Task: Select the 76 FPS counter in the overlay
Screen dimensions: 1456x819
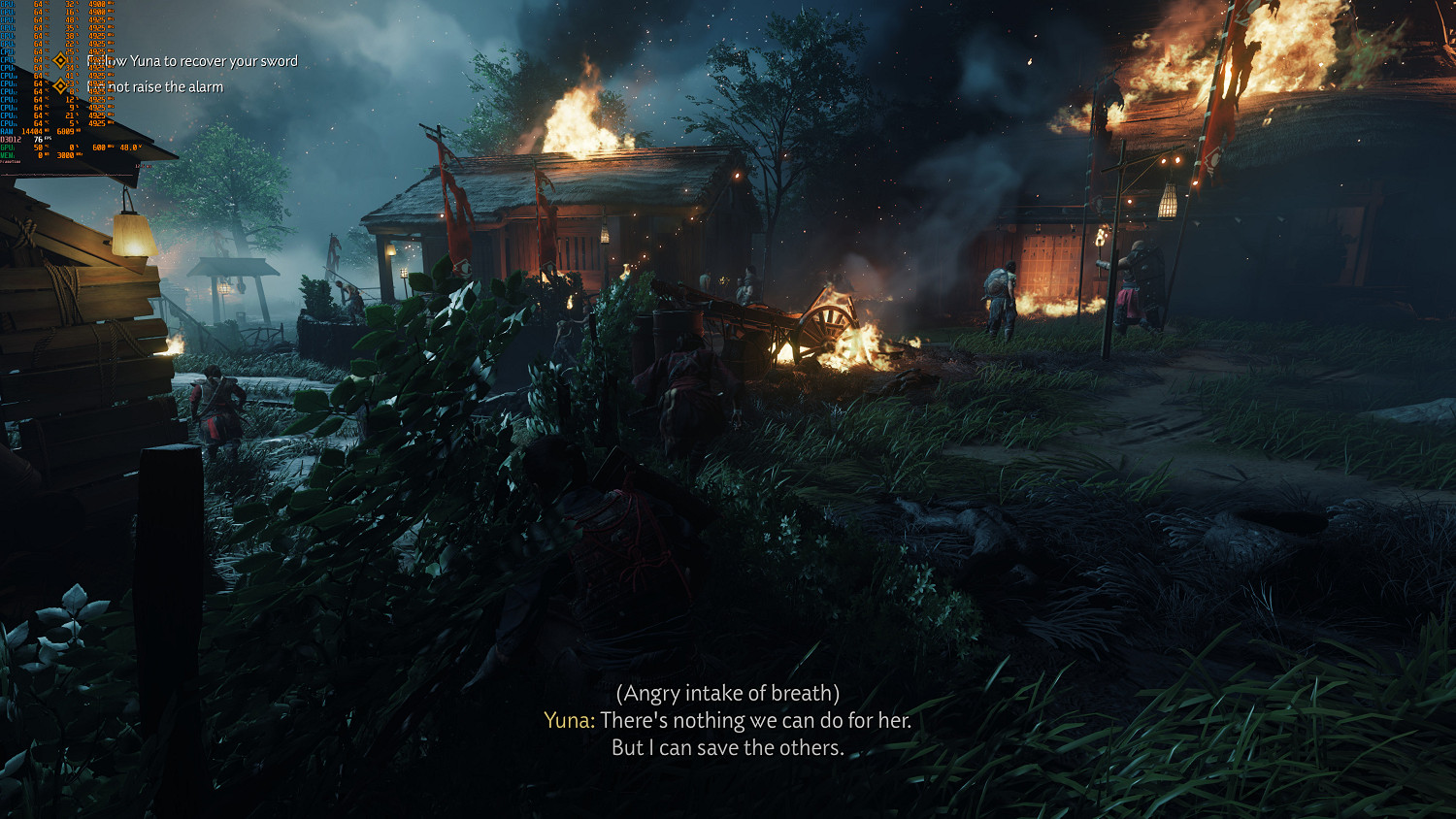Action: 39,139
